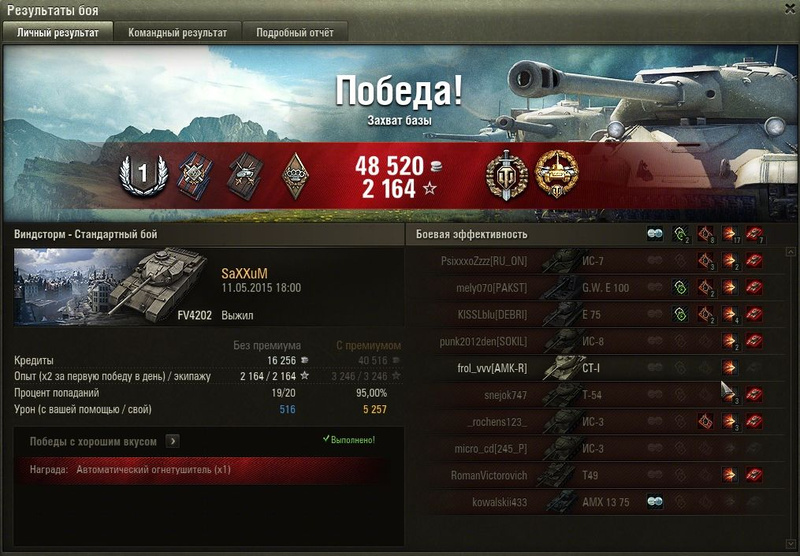Switch to the Личный результат tab
The width and height of the screenshot is (800, 556).
coord(58,32)
